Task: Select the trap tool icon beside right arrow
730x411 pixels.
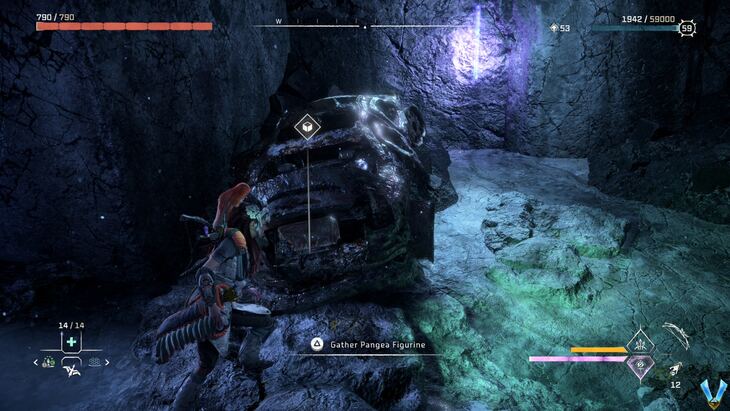Action: pos(95,362)
